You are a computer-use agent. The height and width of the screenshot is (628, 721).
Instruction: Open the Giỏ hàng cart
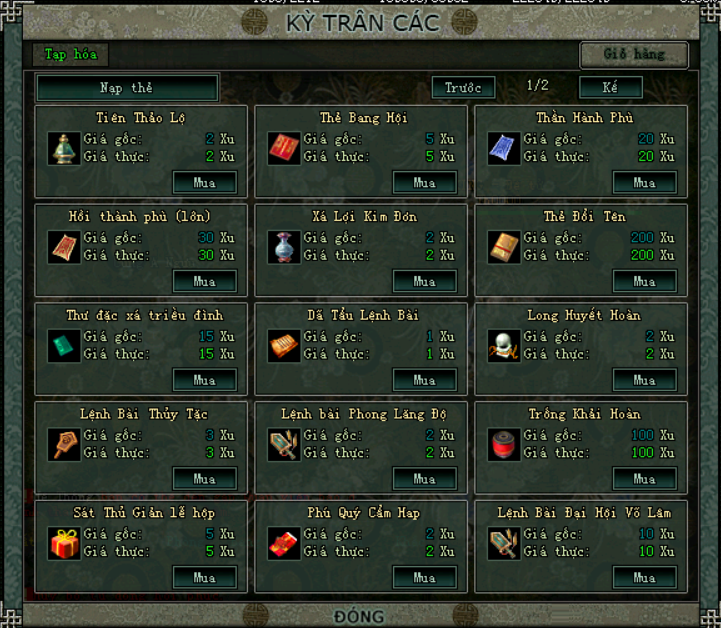coord(634,55)
